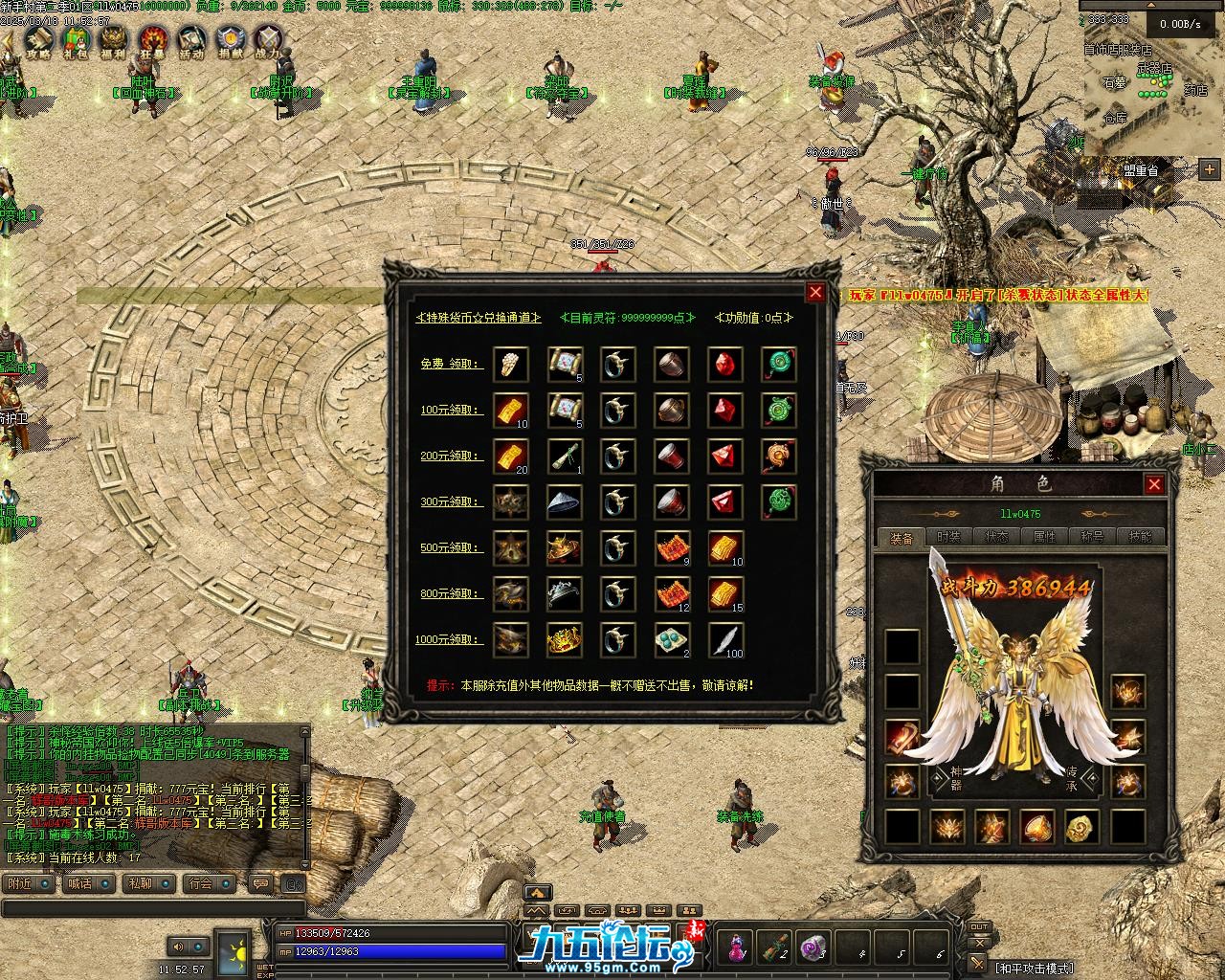Close the special currency exchange window
1225x980 pixels.
click(815, 293)
